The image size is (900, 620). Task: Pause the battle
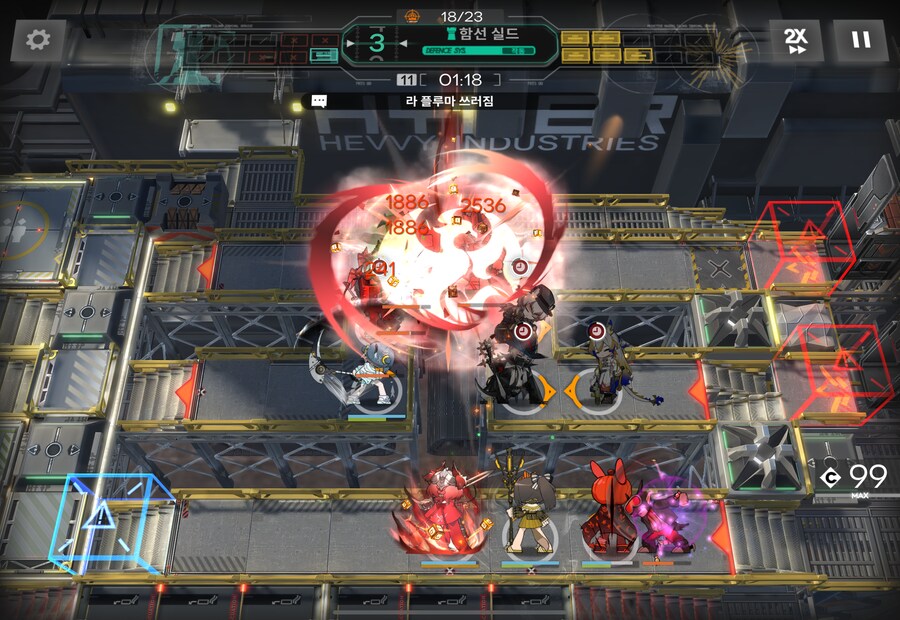coord(860,41)
